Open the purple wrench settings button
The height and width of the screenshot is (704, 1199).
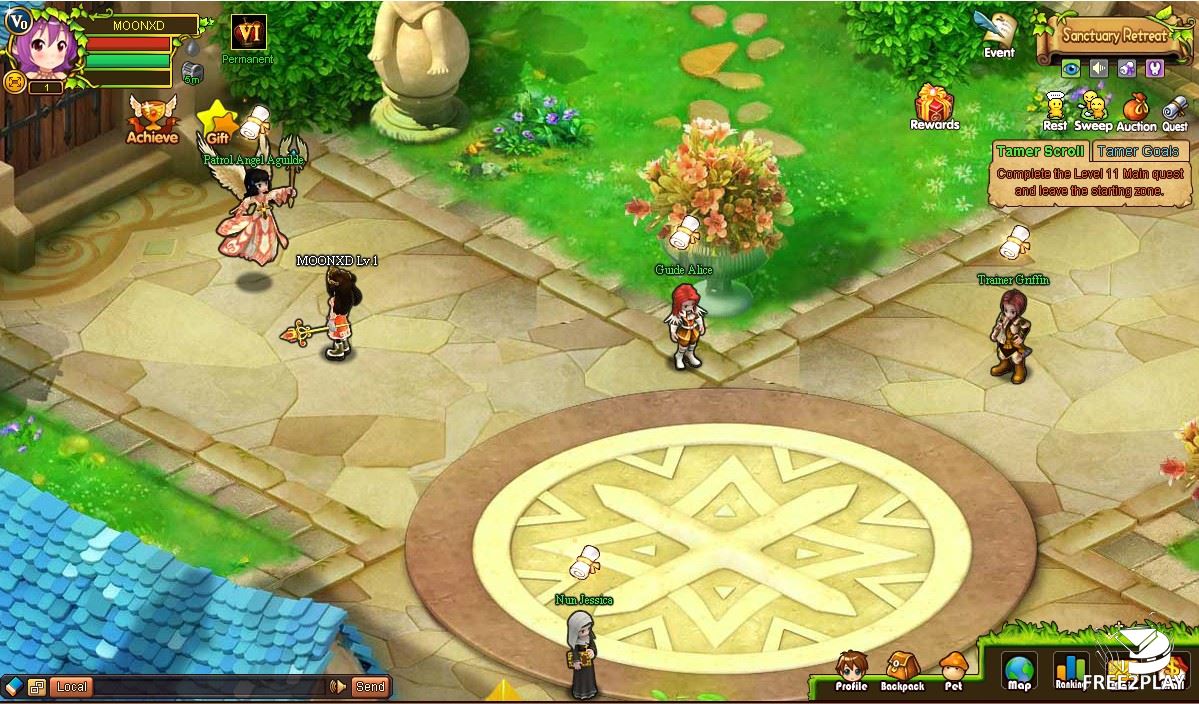pos(1154,68)
